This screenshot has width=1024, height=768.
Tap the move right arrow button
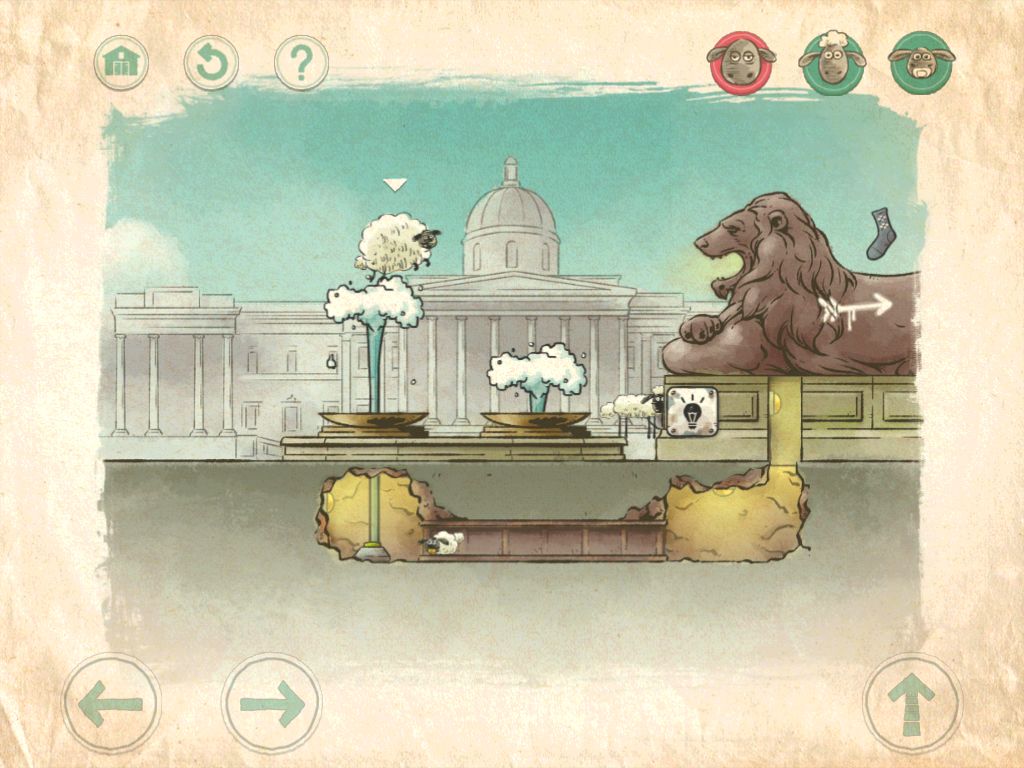pyautogui.click(x=271, y=703)
